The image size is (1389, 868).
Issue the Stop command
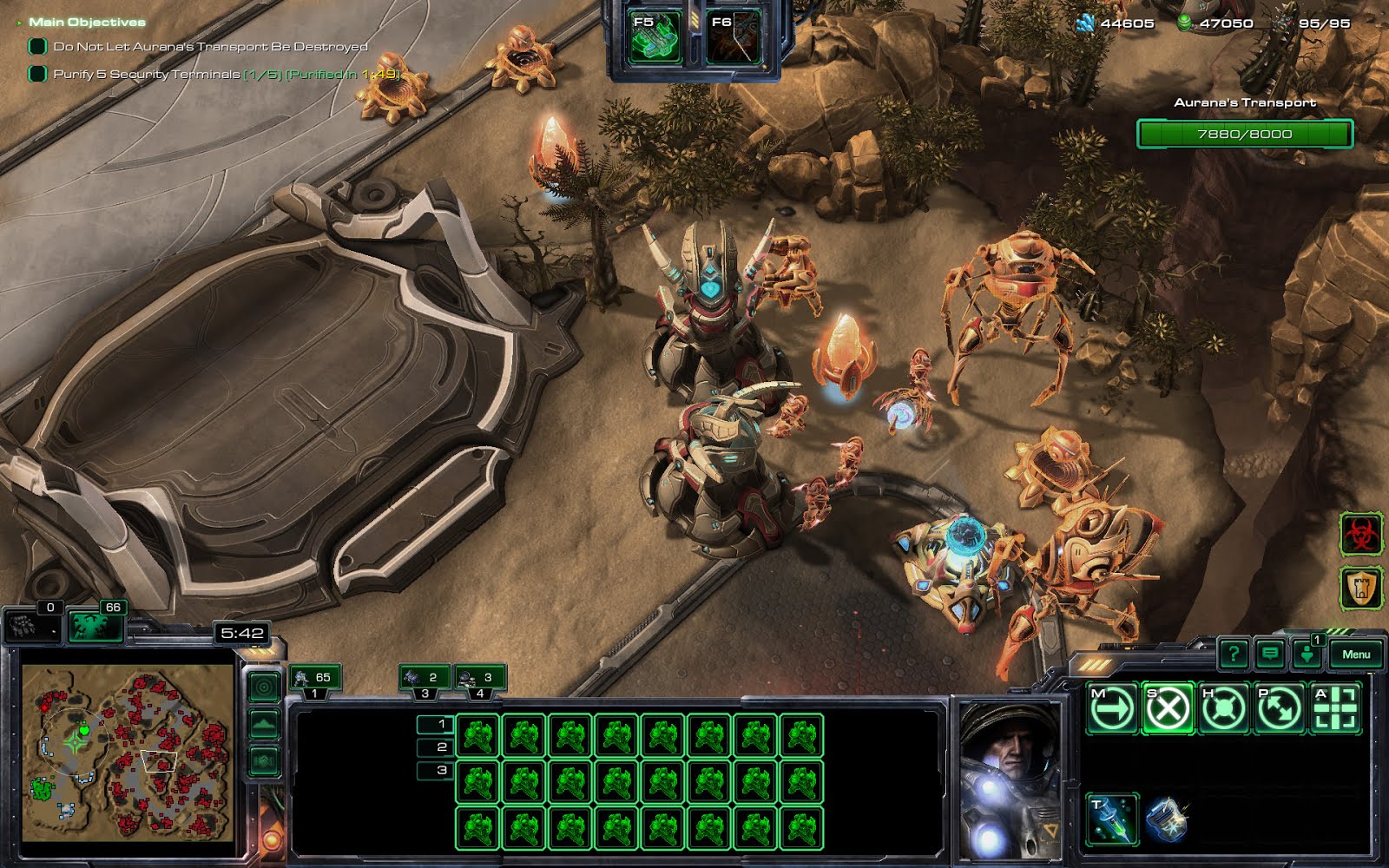[1168, 709]
